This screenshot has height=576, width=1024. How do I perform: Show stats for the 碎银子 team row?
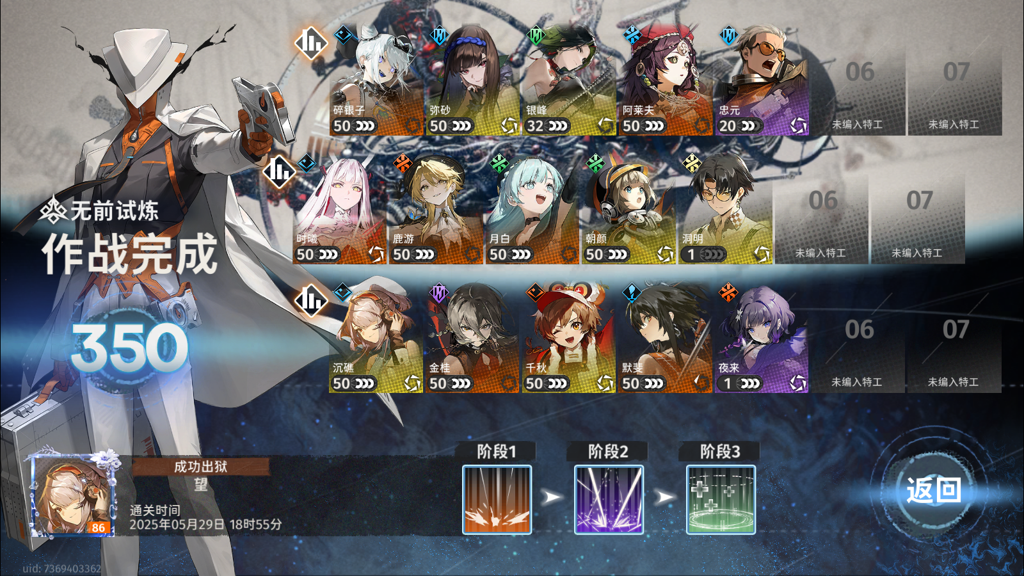313,43
